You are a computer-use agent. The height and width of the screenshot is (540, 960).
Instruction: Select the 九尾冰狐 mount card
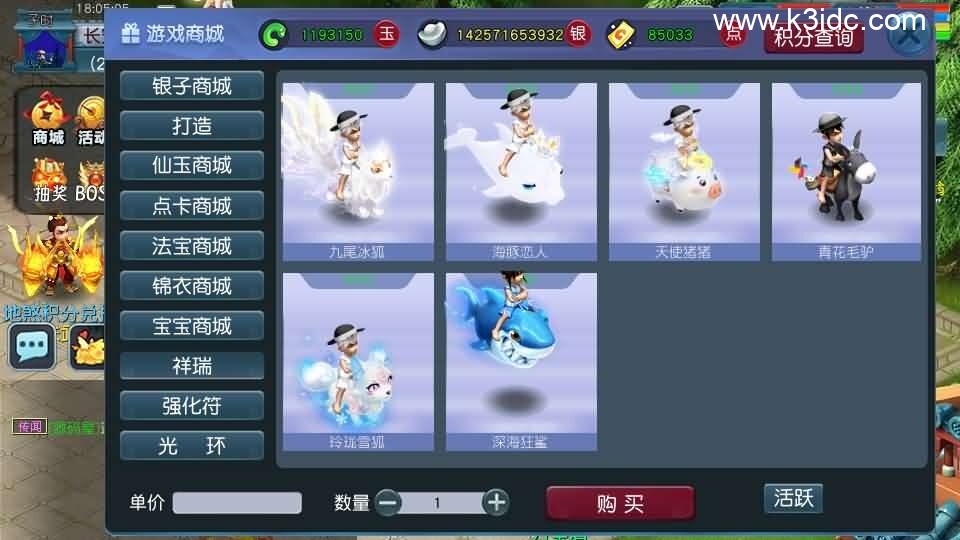click(x=358, y=172)
